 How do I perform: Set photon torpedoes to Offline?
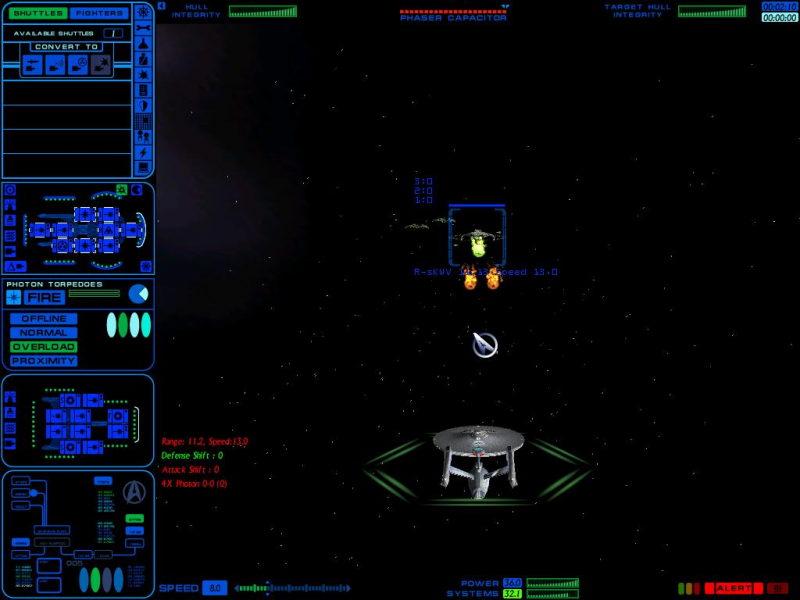(x=44, y=319)
